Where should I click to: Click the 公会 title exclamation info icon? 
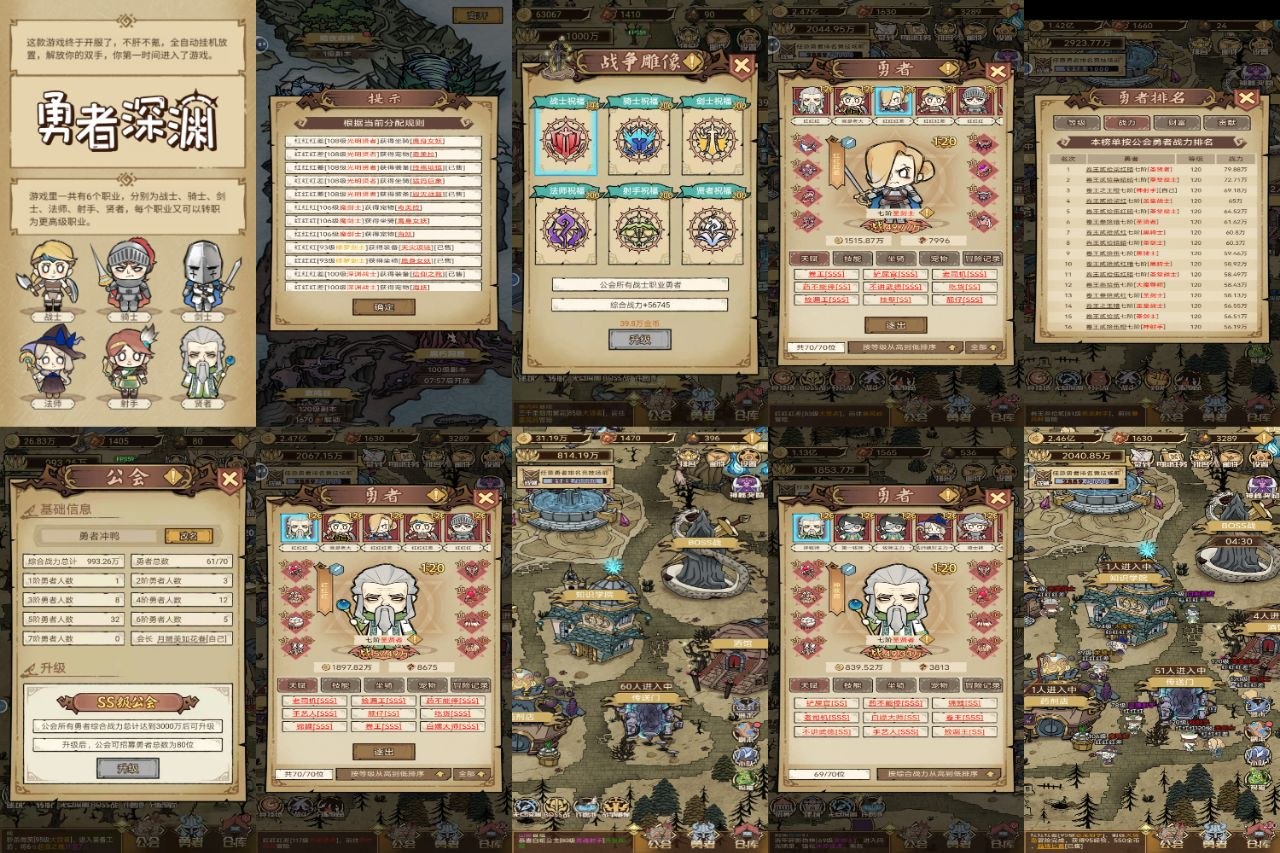pos(173,477)
